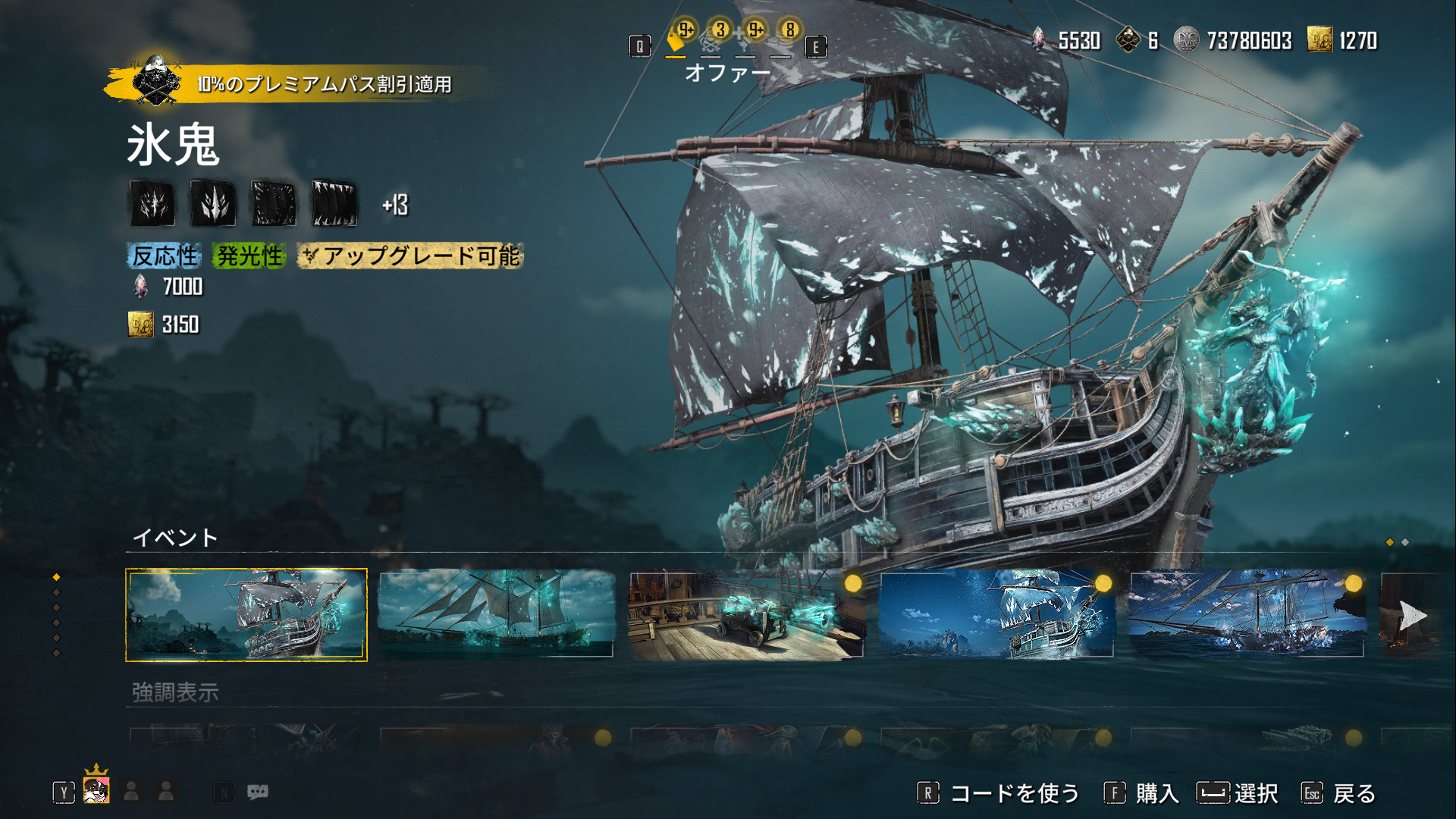
Task: Select the glowing deck cannon offer thumbnail
Action: [x=746, y=615]
